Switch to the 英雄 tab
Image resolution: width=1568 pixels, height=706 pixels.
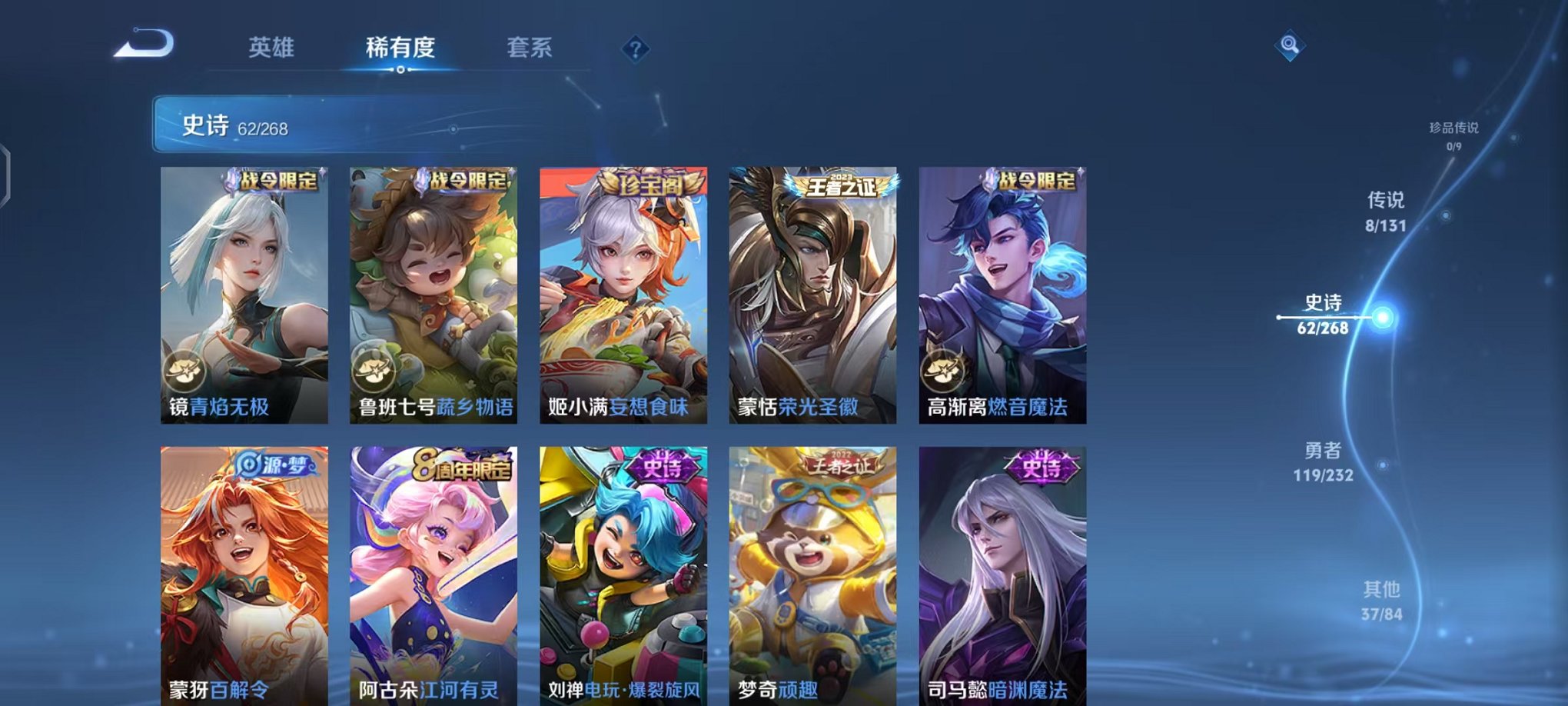[273, 48]
